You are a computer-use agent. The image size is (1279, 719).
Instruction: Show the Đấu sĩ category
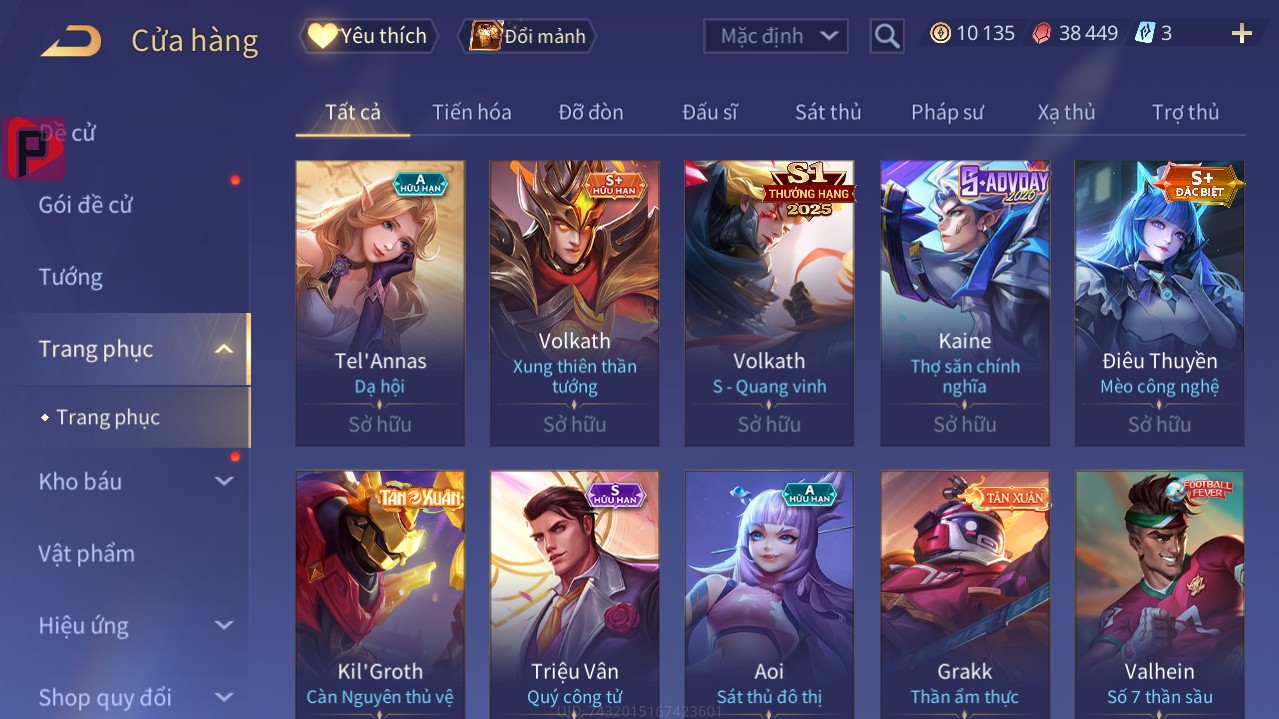[x=709, y=112]
